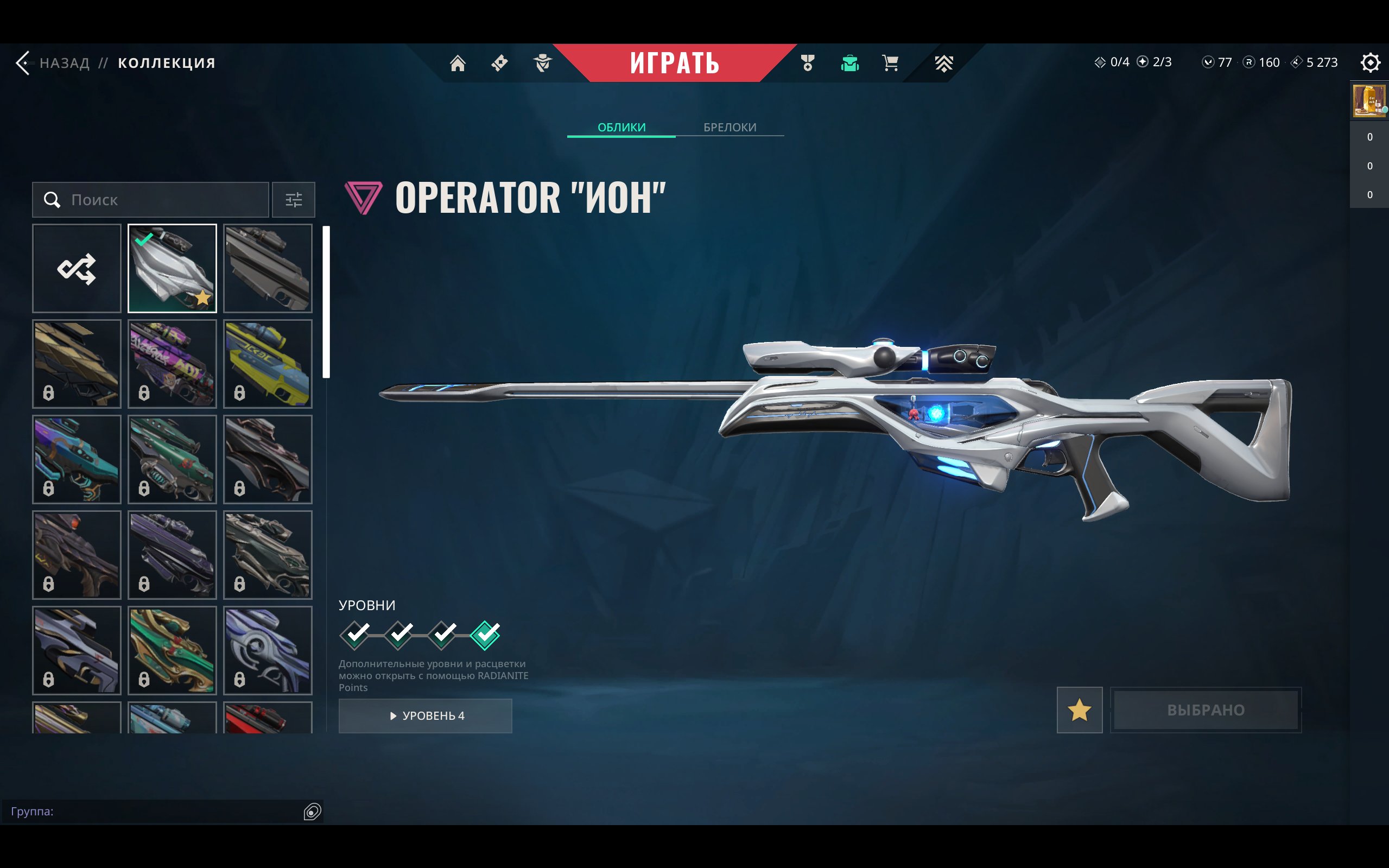Toggle the gold star favorite button

point(1079,709)
